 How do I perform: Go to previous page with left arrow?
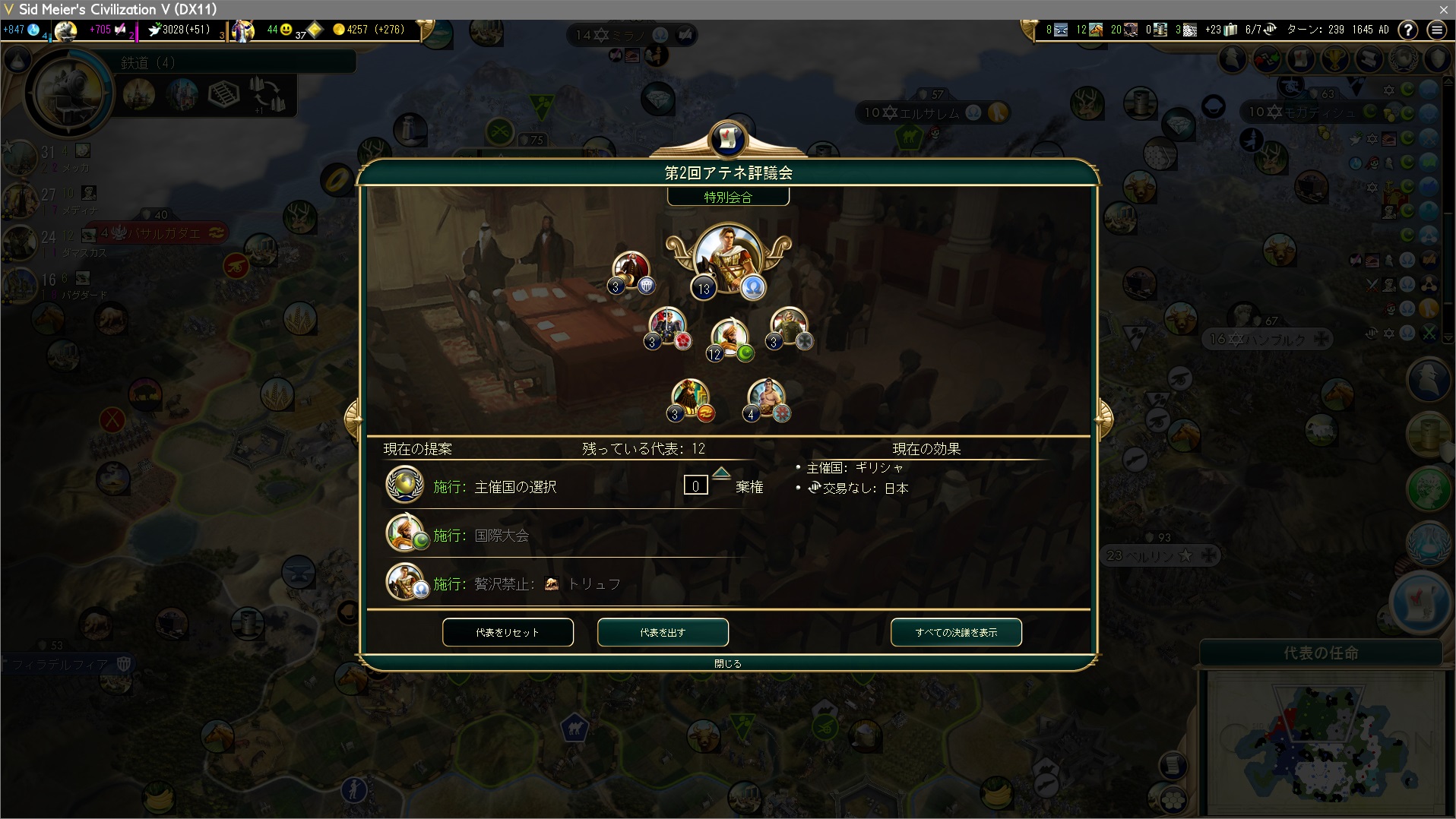353,417
